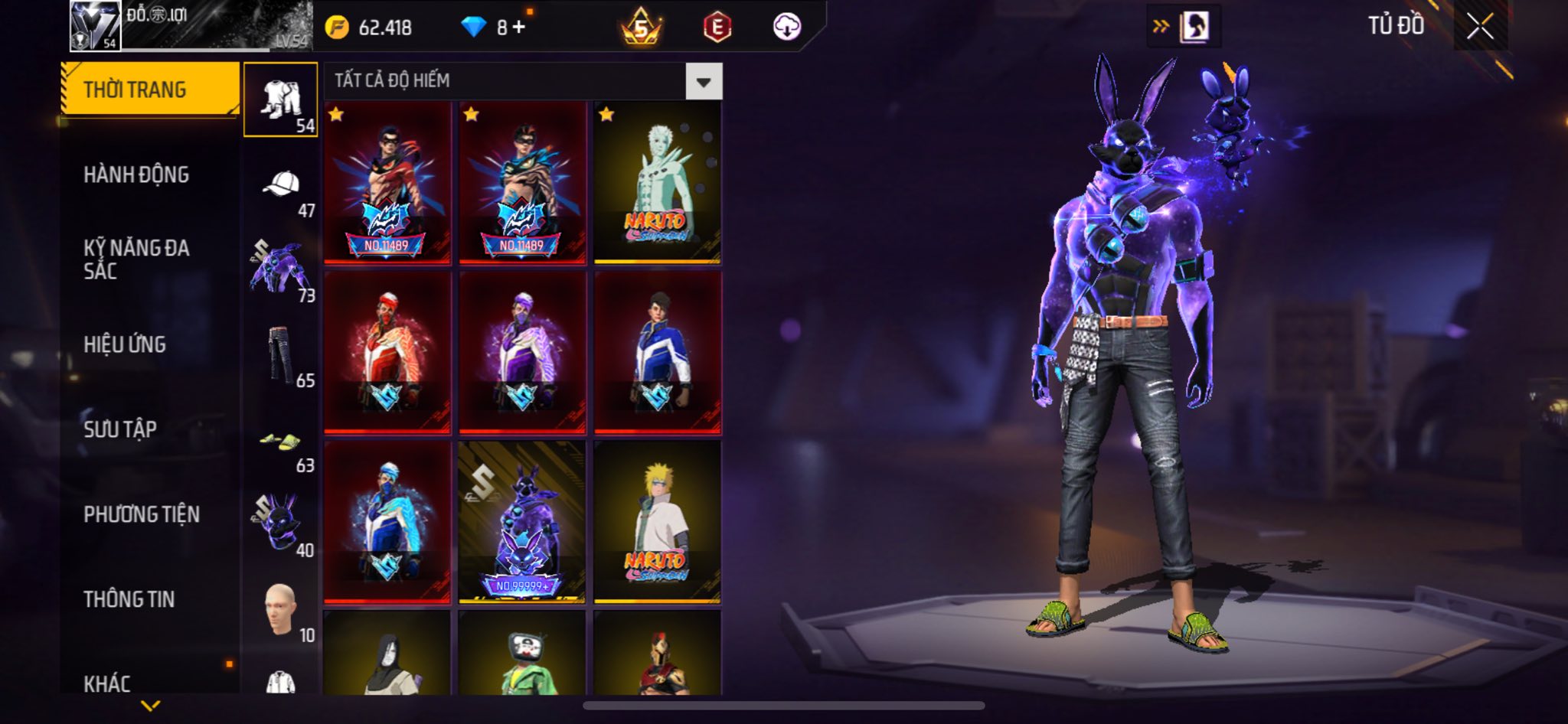Select the white-haired Naruto Shippuden outfit
The width and height of the screenshot is (1568, 724).
click(x=657, y=182)
